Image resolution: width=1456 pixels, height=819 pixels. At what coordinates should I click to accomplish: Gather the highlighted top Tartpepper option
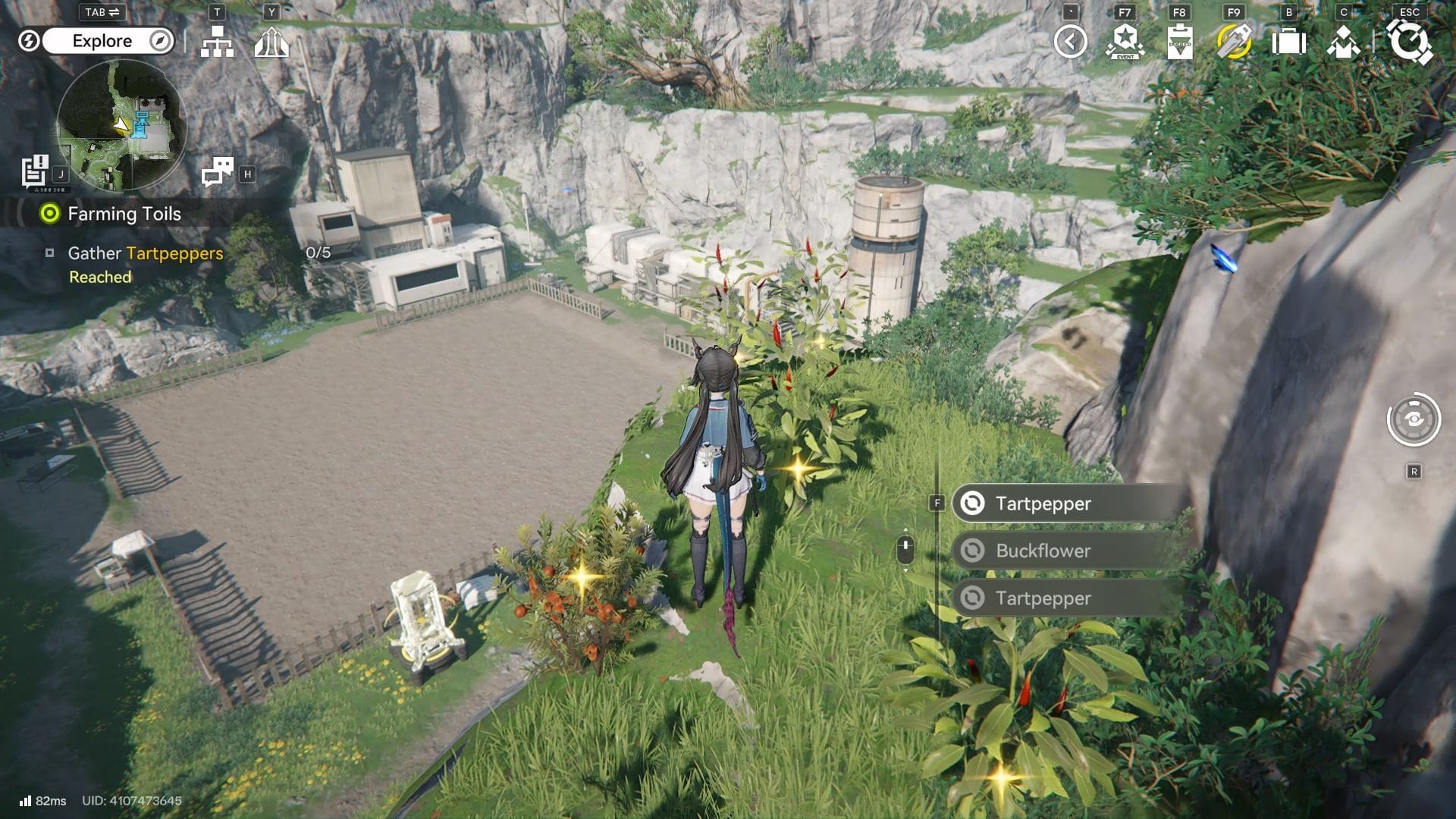1069,504
